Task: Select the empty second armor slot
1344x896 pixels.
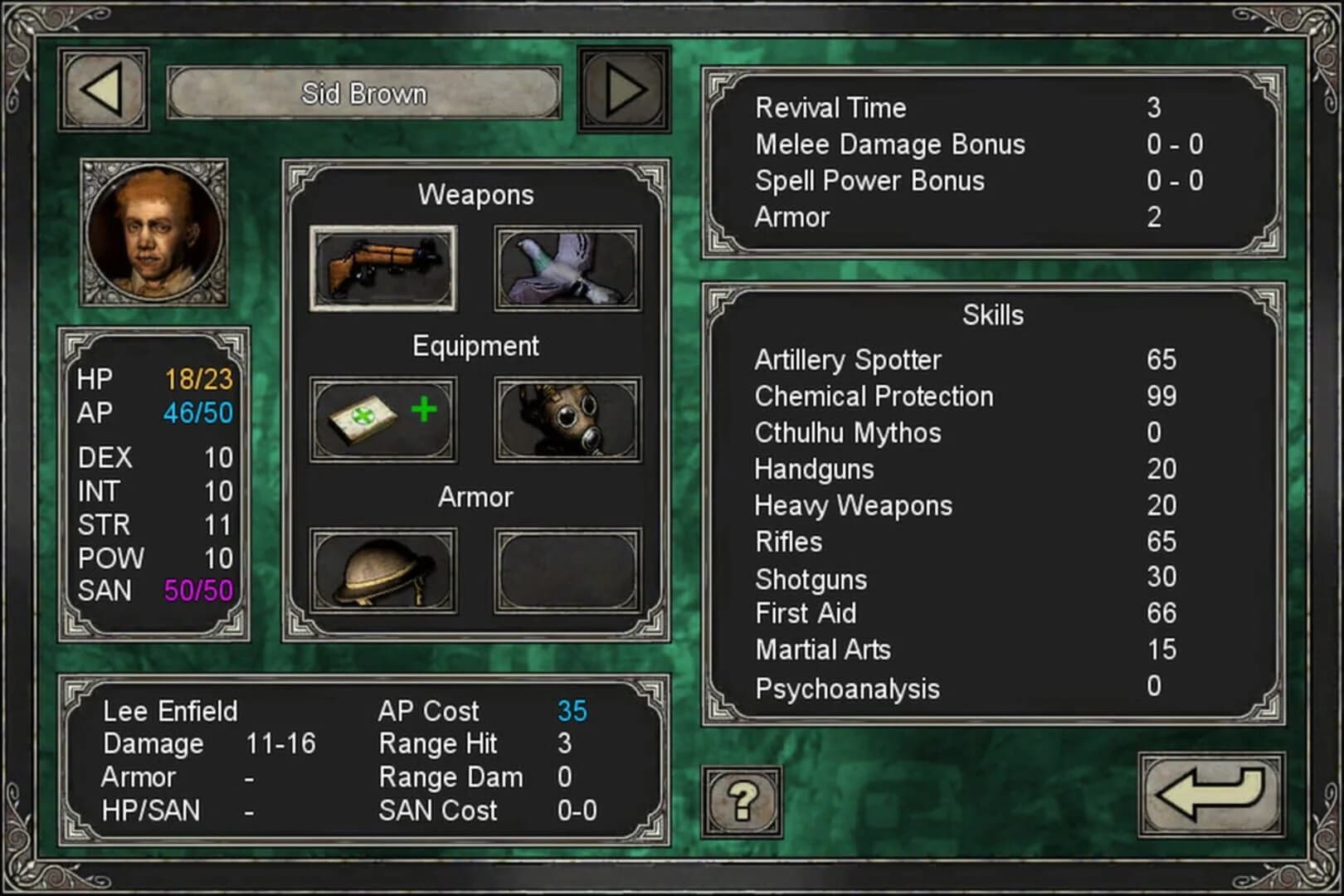Action: [567, 571]
